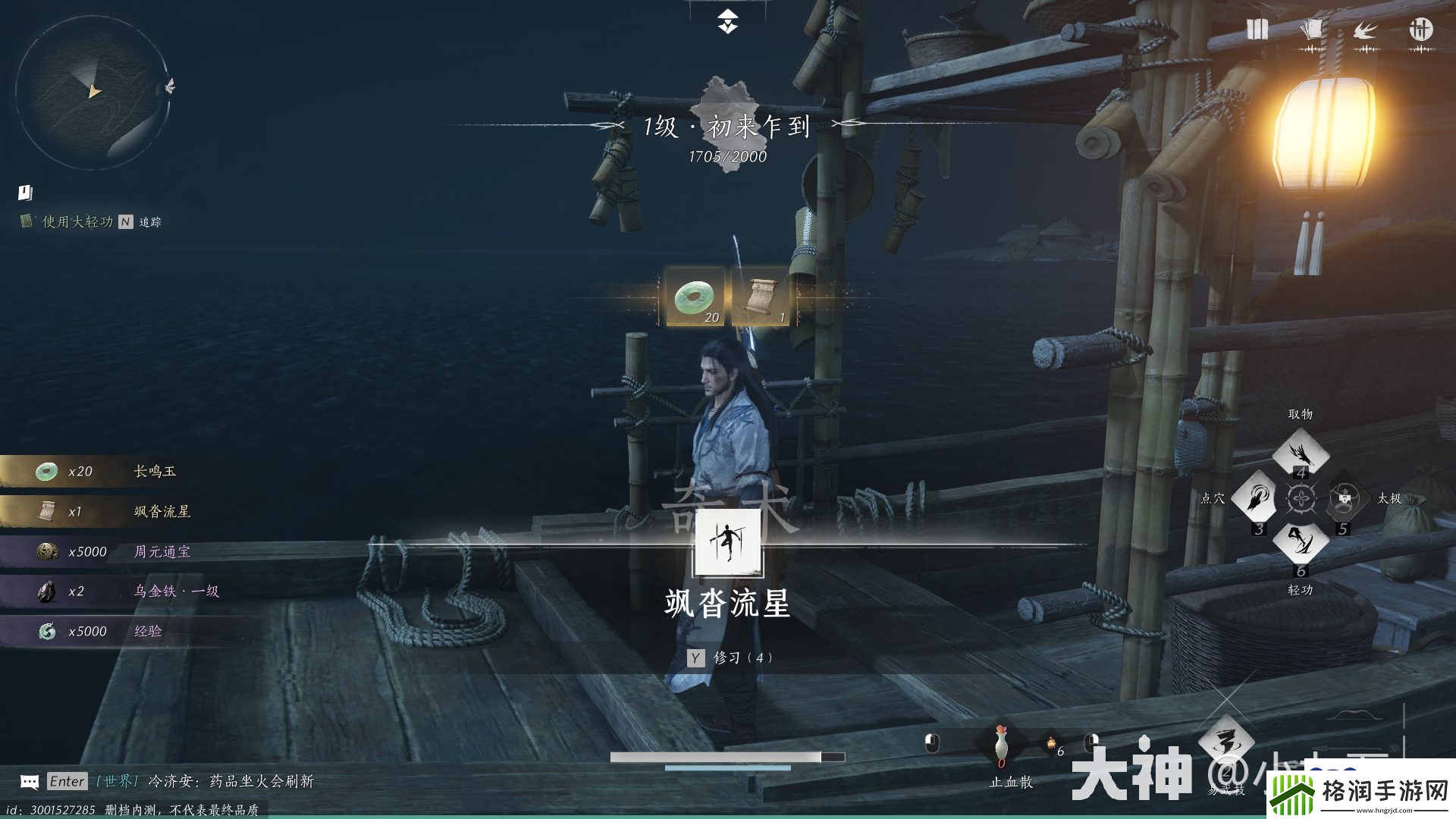
Task: Open the inventory bag icon at top right
Action: pos(1256,30)
